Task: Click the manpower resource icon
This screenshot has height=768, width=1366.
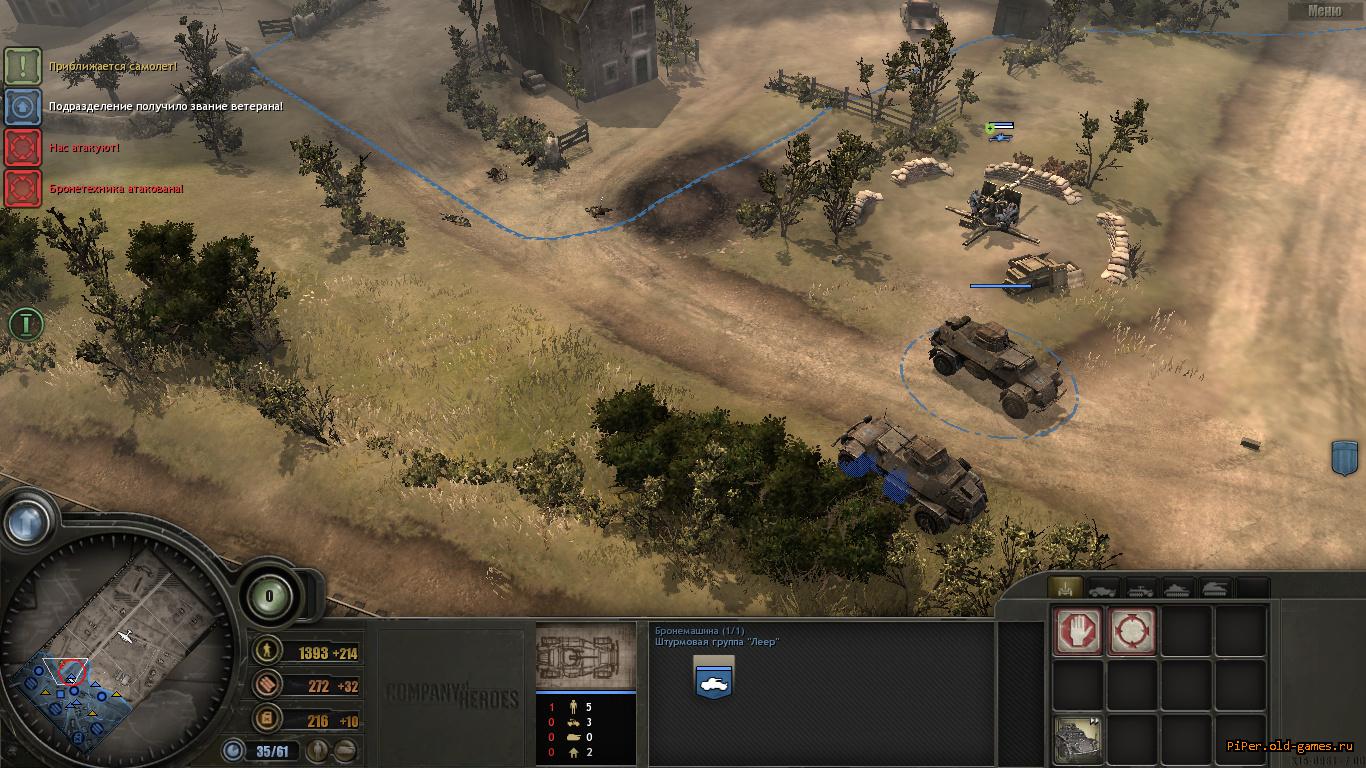Action: coord(267,652)
